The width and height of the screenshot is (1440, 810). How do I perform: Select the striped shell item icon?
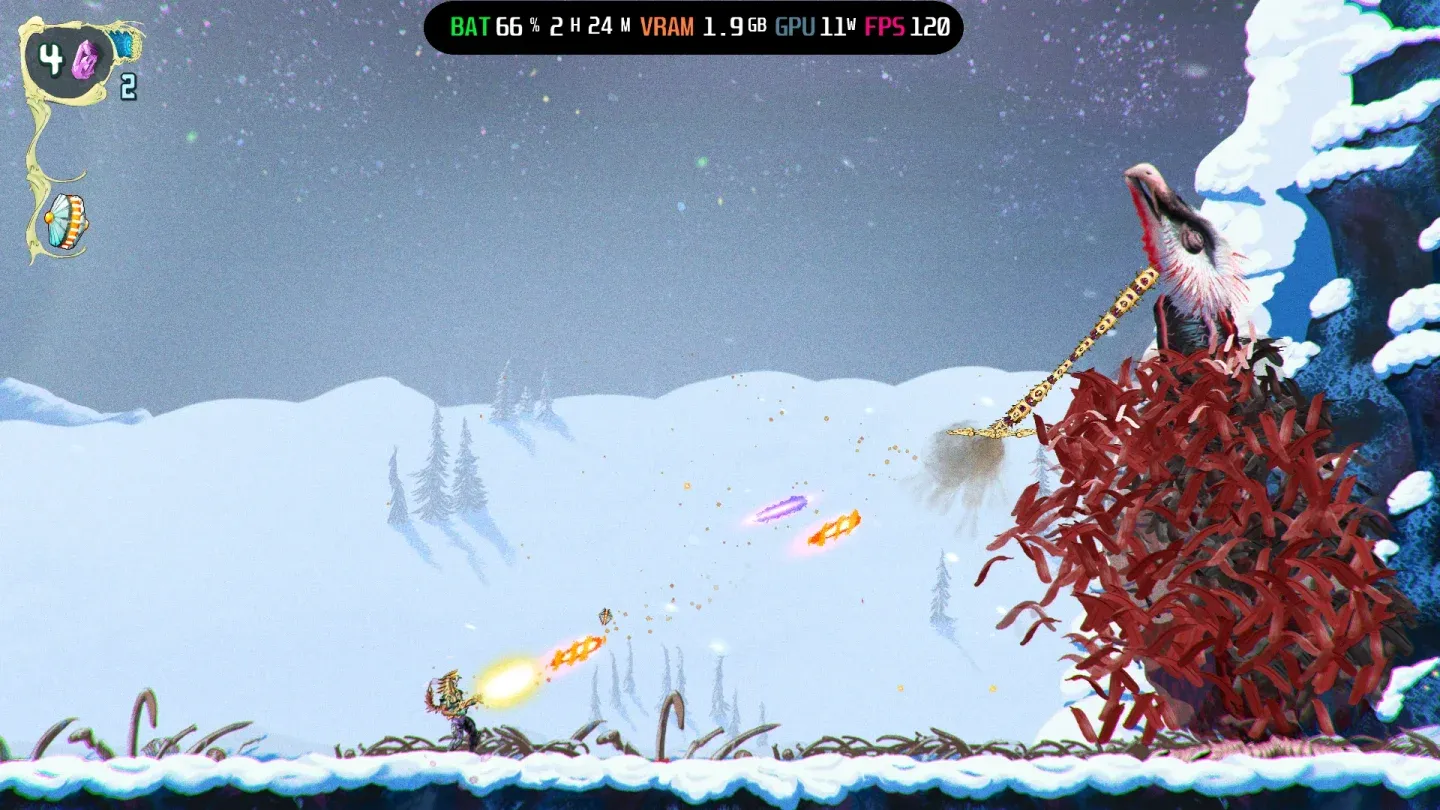point(67,221)
